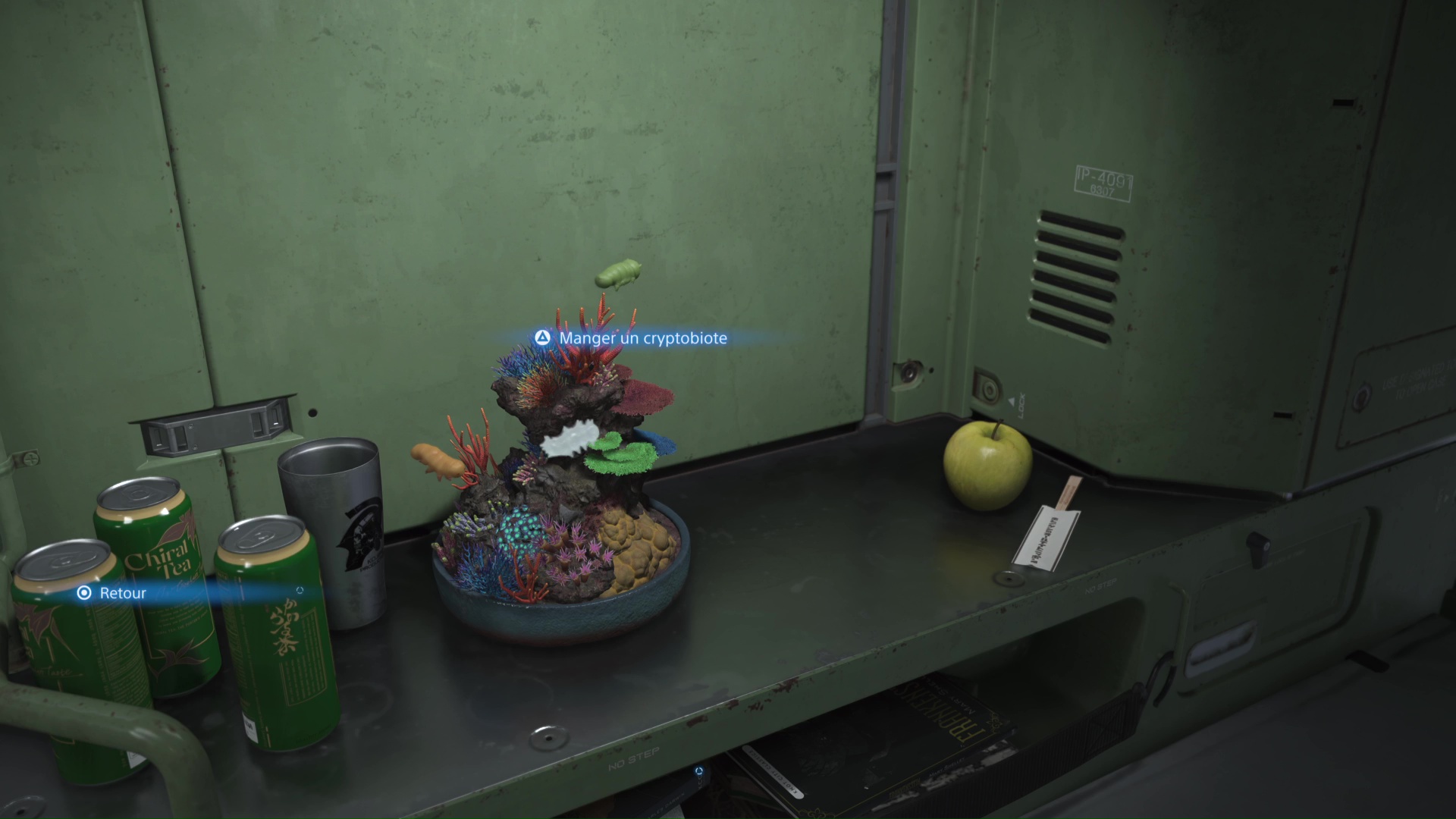This screenshot has height=819, width=1456.
Task: Choose the Retour menu option
Action: [121, 593]
